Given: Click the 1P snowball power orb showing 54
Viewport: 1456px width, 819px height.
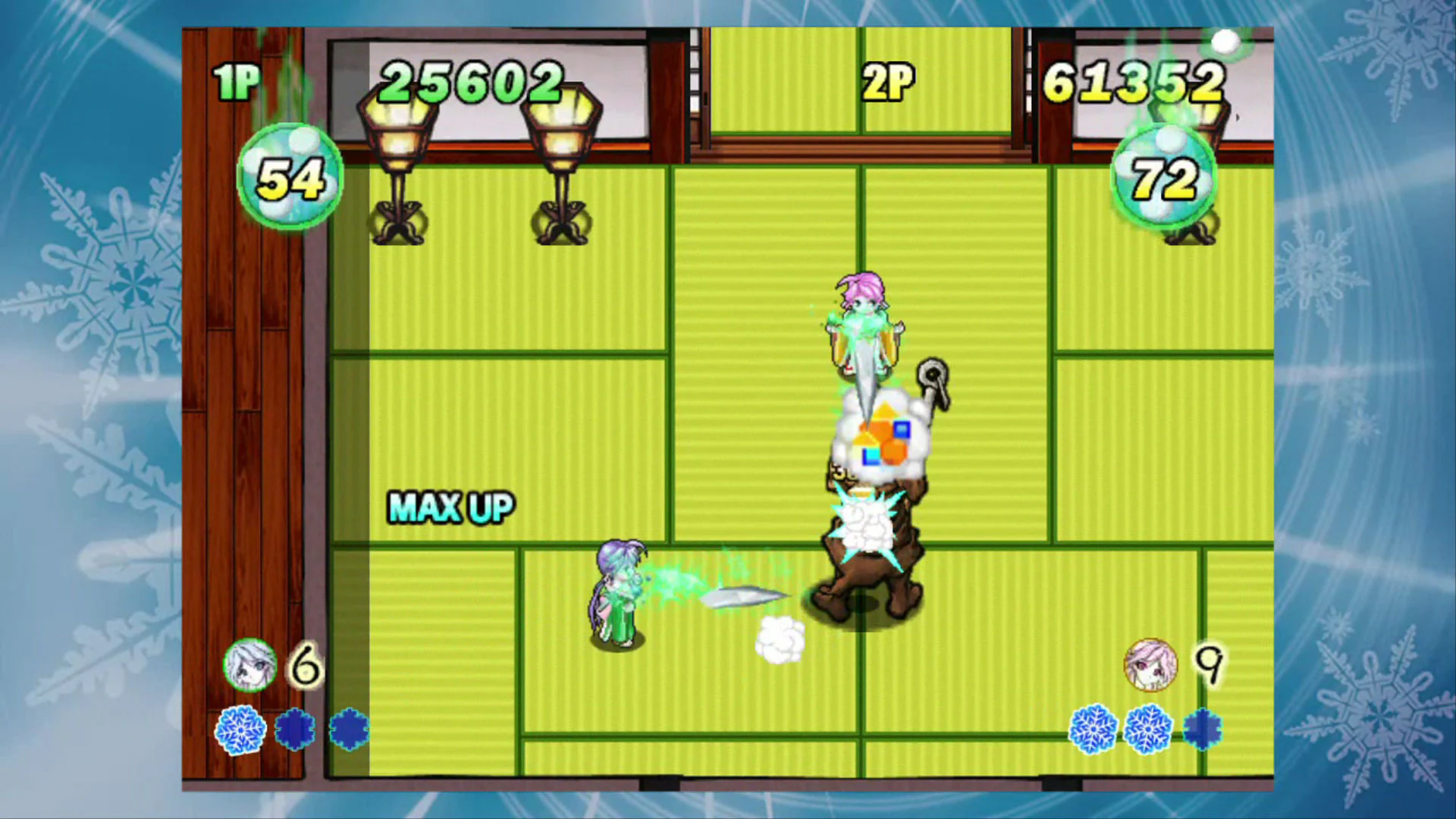Looking at the screenshot, I should [290, 177].
